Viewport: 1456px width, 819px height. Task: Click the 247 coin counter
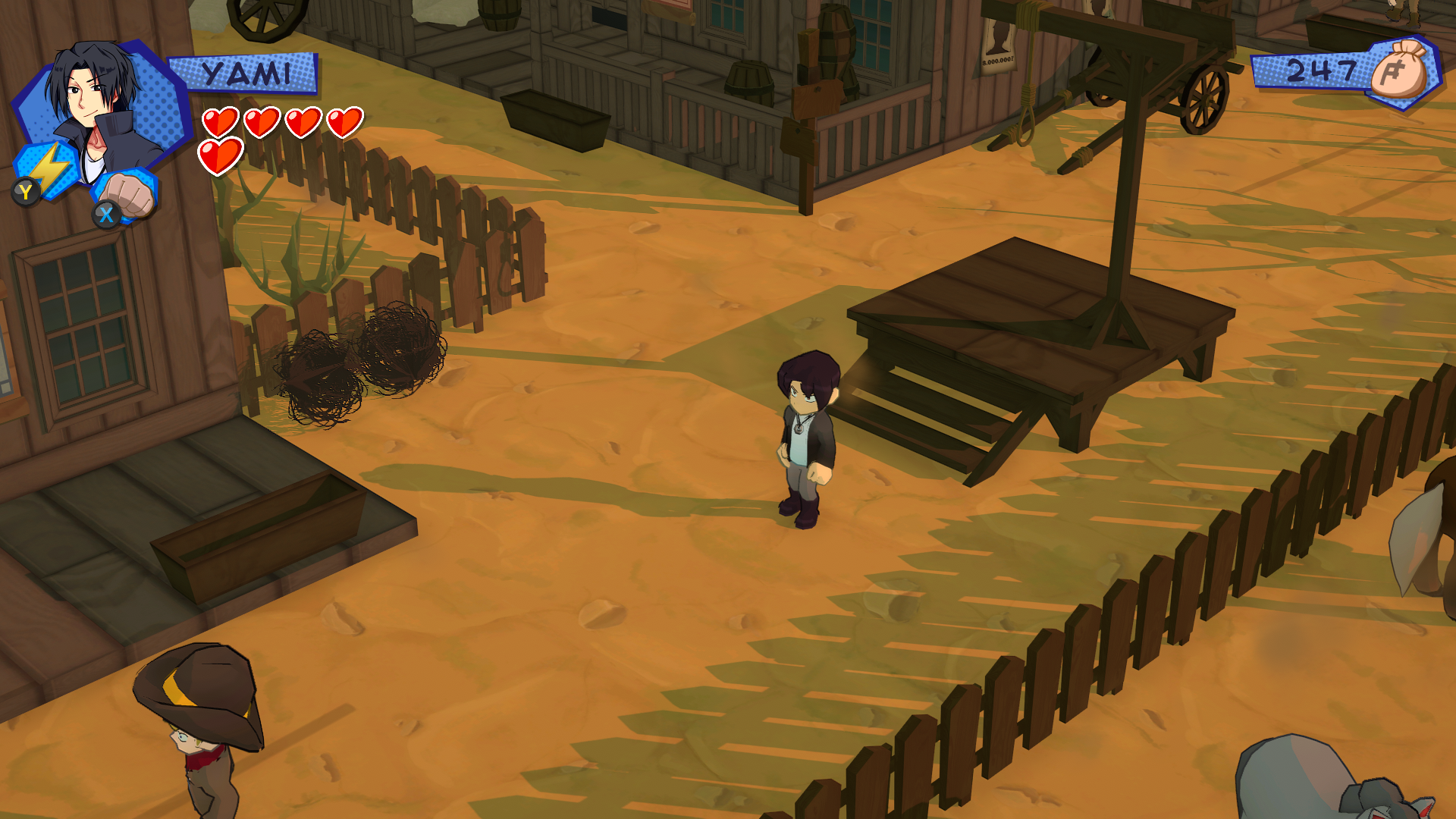pos(1322,71)
